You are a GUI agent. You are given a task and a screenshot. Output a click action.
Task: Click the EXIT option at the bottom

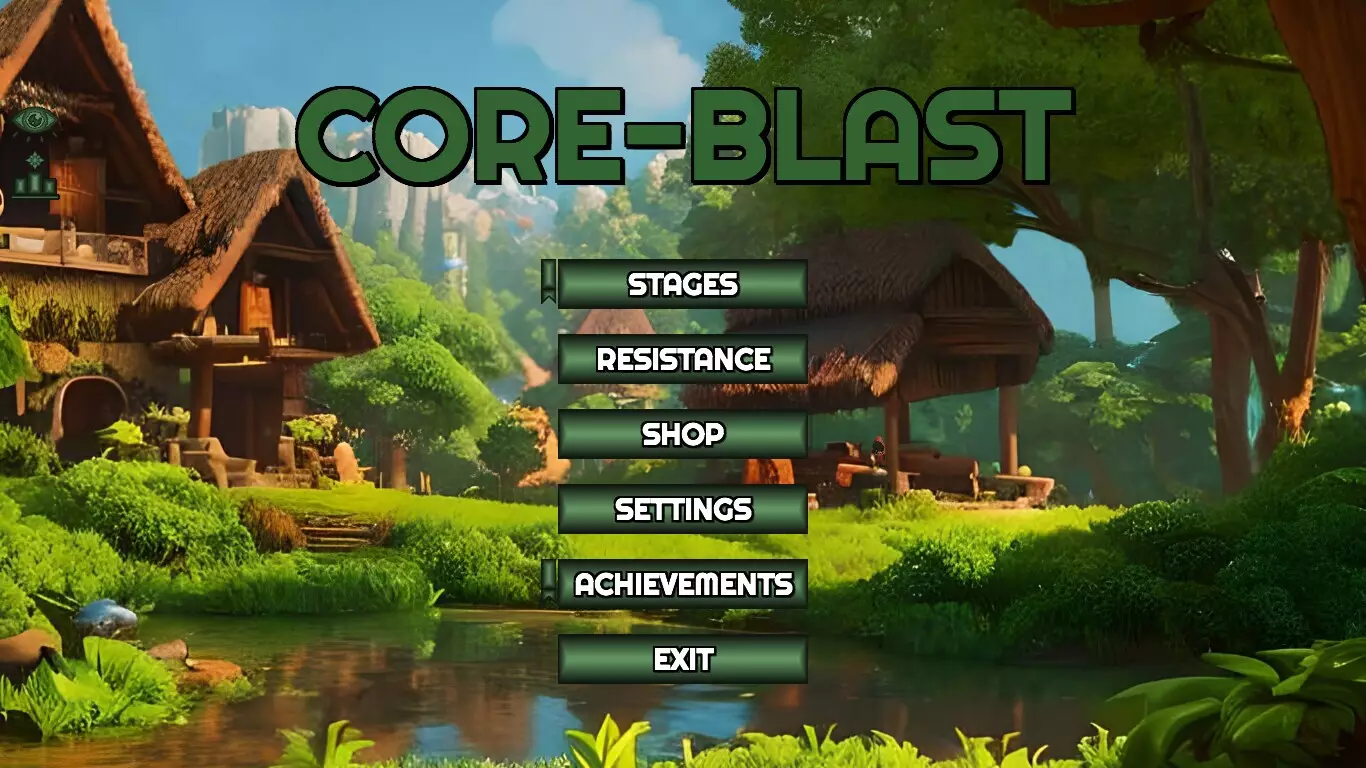point(683,659)
